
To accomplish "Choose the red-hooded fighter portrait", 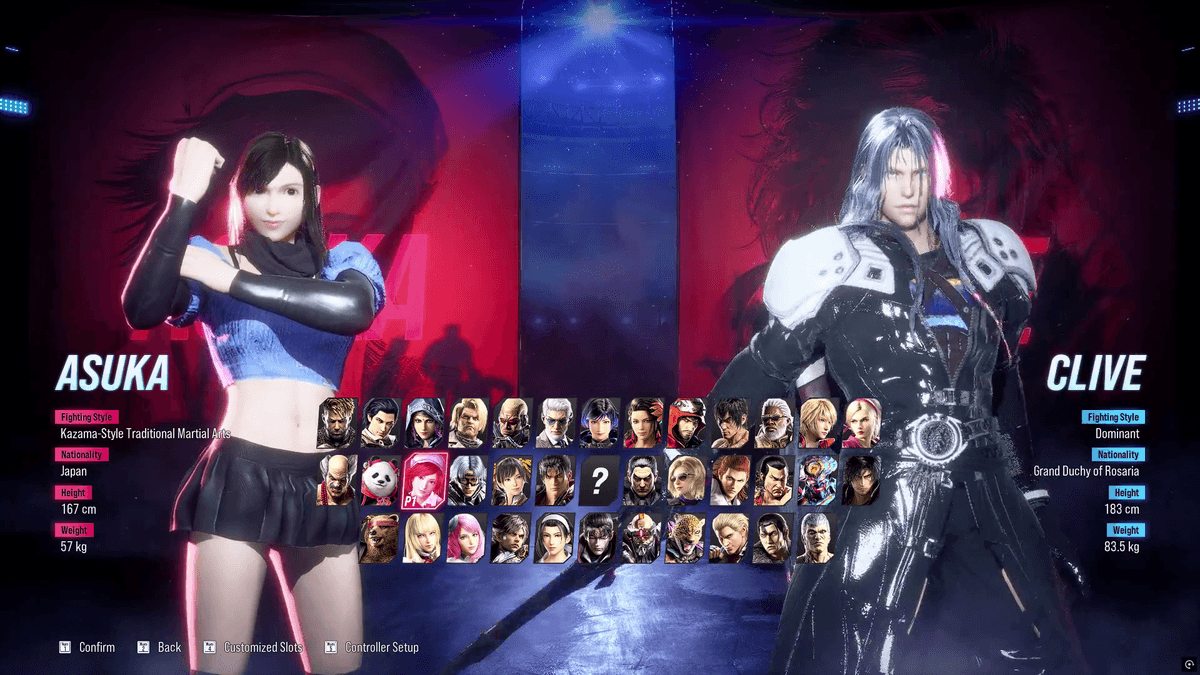I will tap(686, 423).
